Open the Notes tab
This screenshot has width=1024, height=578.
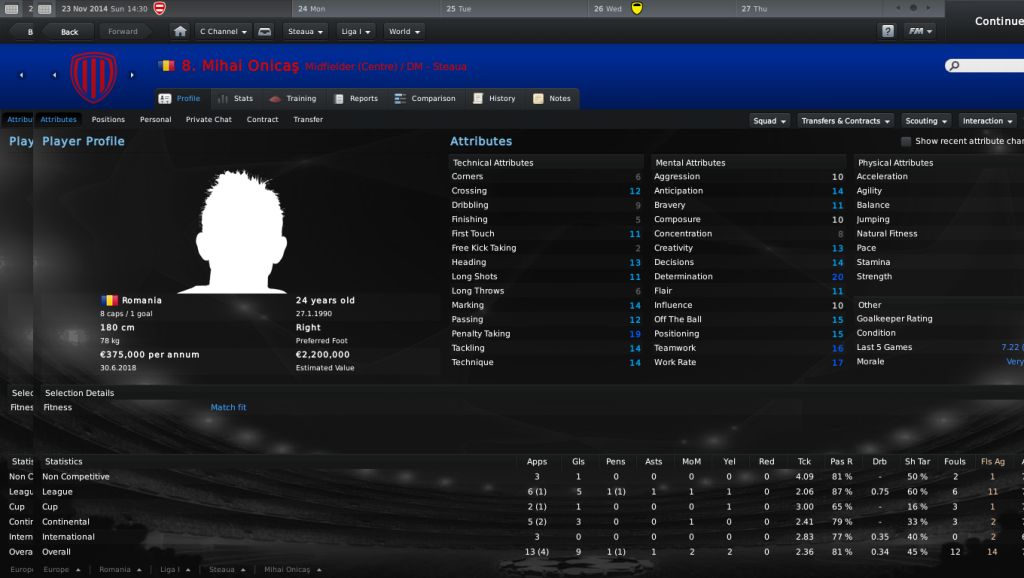pos(552,99)
